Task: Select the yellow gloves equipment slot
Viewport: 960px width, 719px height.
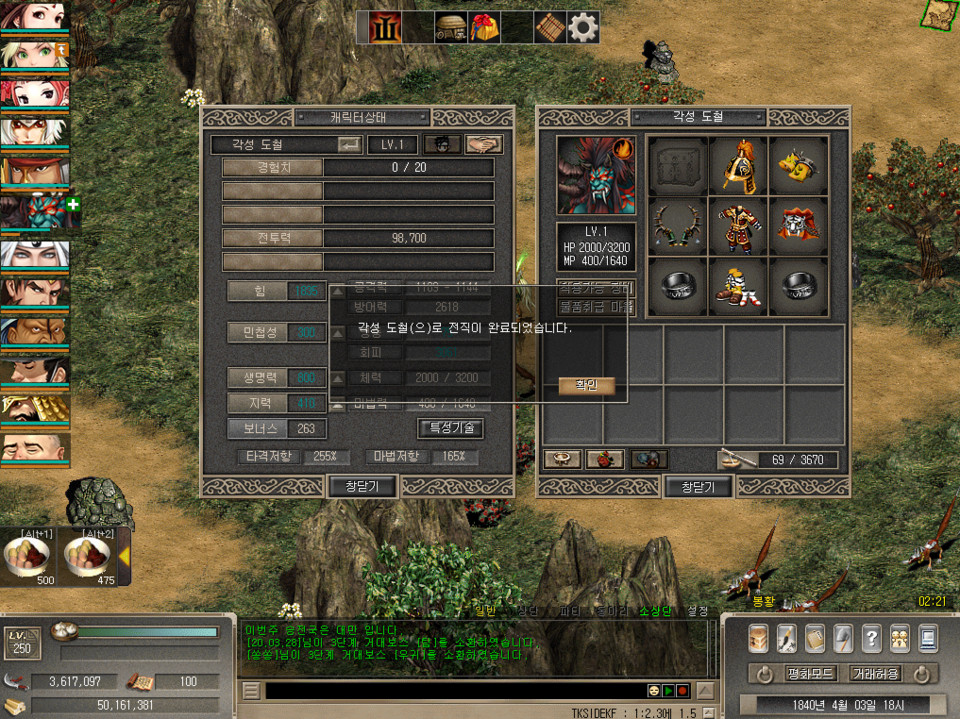Action: pyautogui.click(x=798, y=164)
